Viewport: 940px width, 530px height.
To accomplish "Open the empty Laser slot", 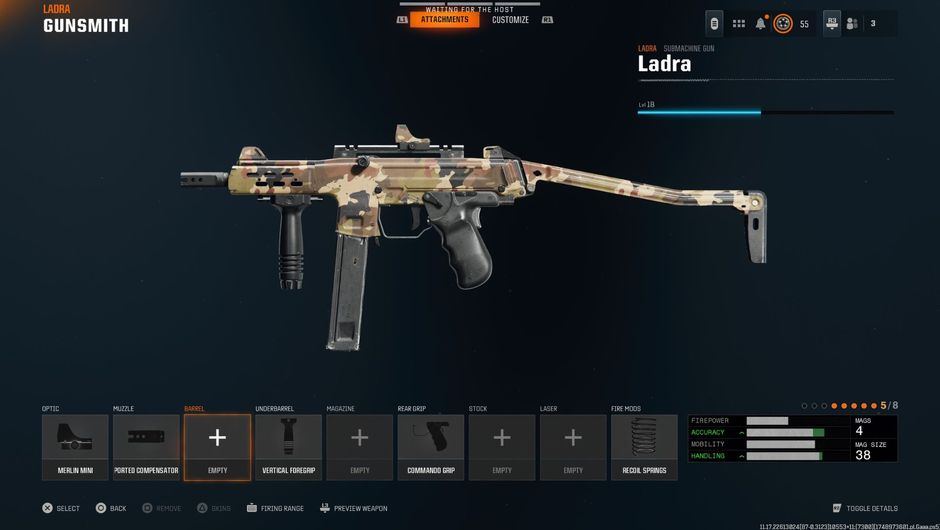I will [x=573, y=447].
